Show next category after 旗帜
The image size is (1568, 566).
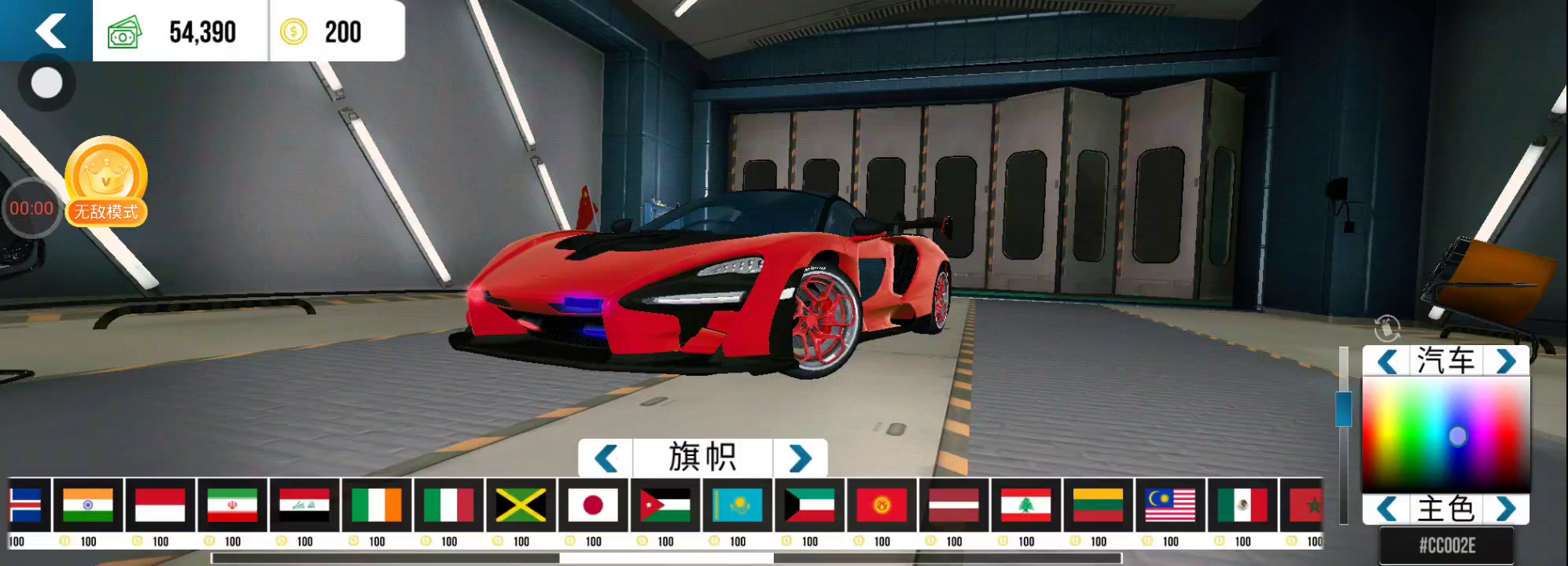[x=800, y=458]
